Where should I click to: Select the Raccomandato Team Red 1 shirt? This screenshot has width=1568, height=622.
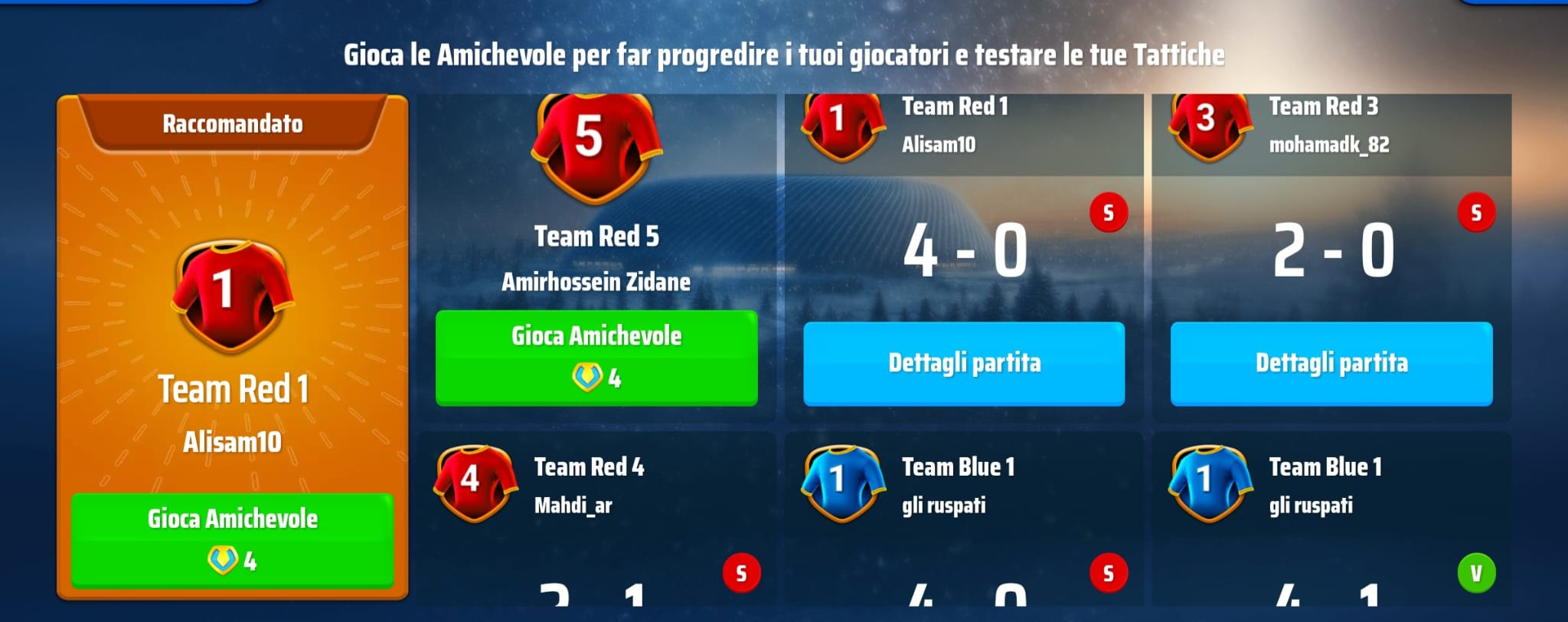(231, 295)
